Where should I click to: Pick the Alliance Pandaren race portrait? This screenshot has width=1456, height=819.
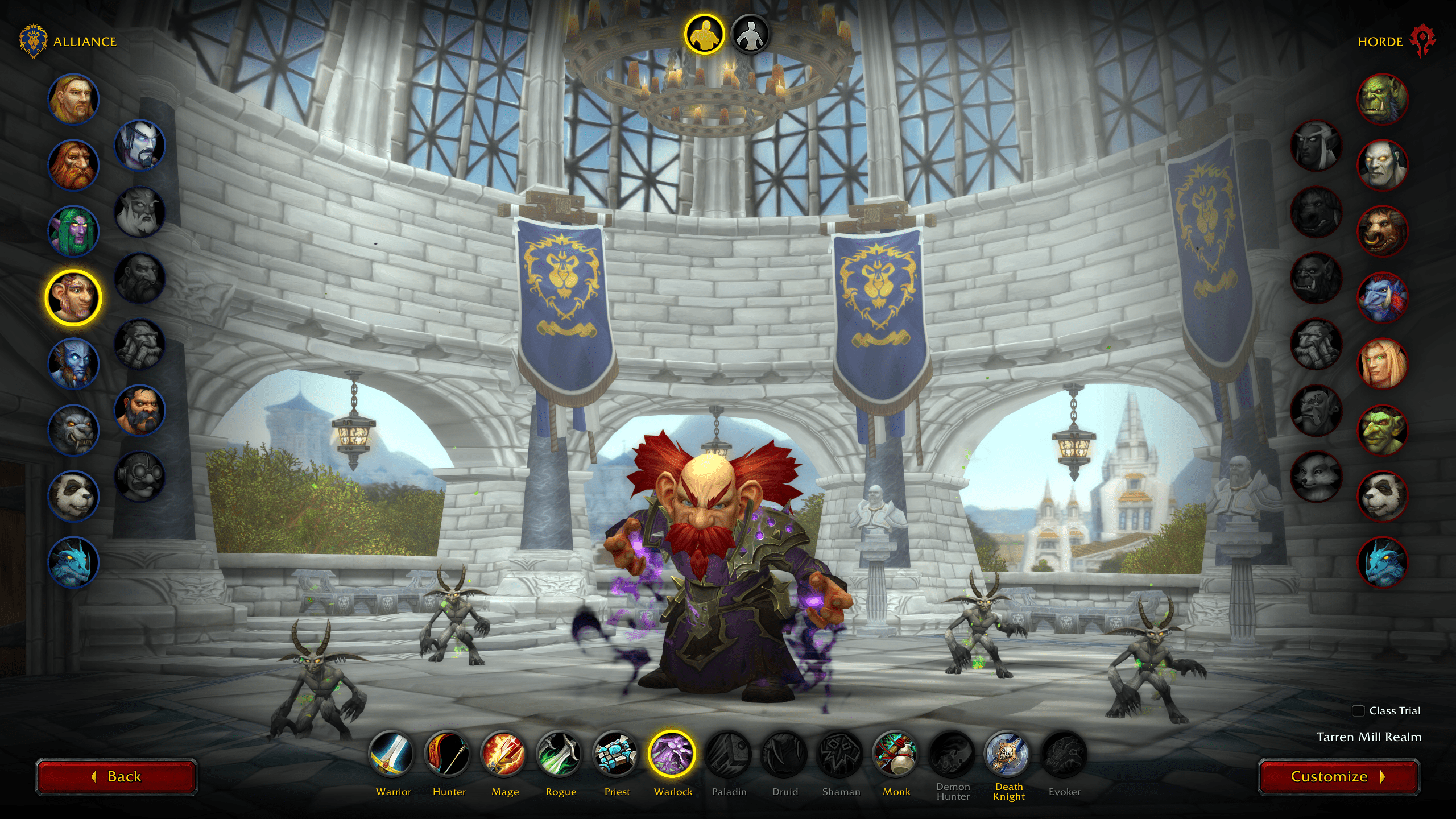coord(73,496)
